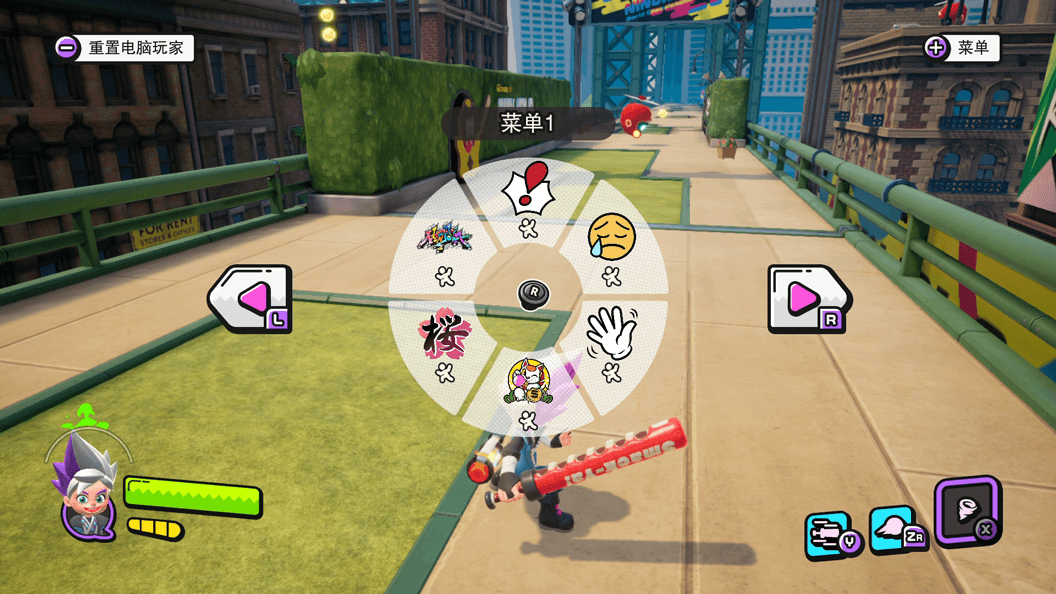The image size is (1056, 594).
Task: Open the 菜单 menu
Action: 961,47
